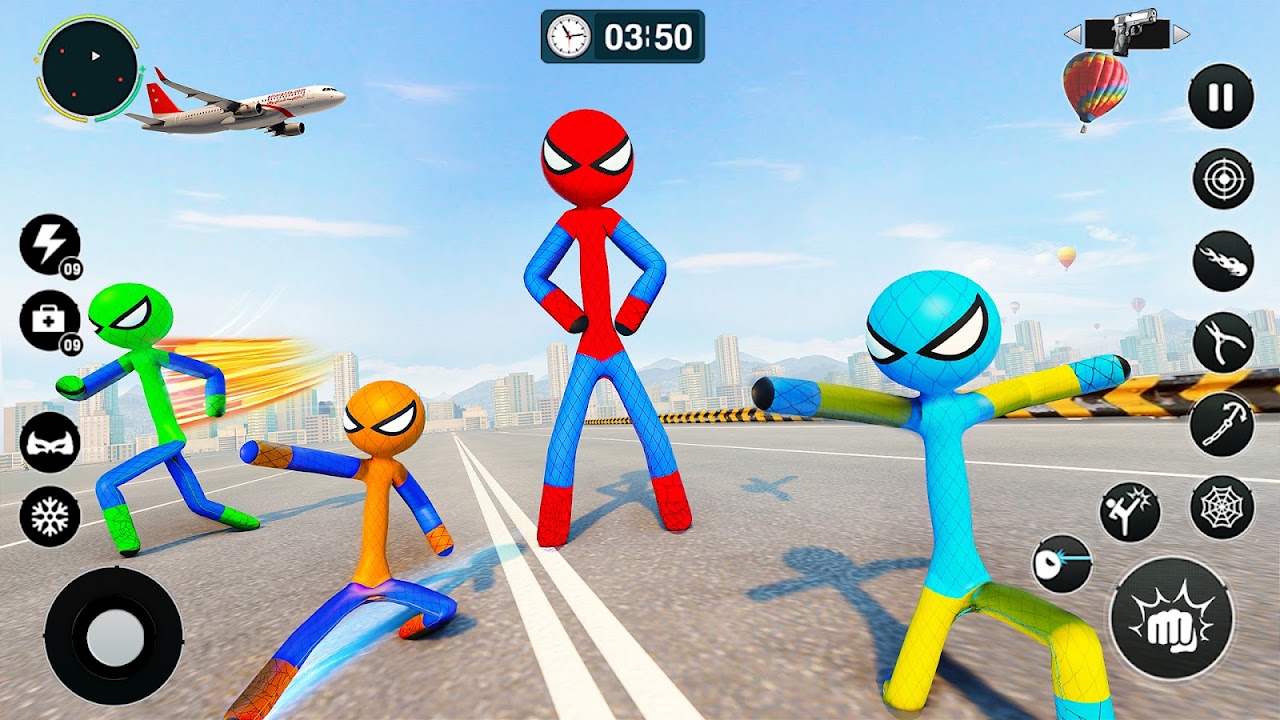Switch to the previous weapon with left arrow
The width and height of the screenshot is (1280, 720).
[1073, 35]
